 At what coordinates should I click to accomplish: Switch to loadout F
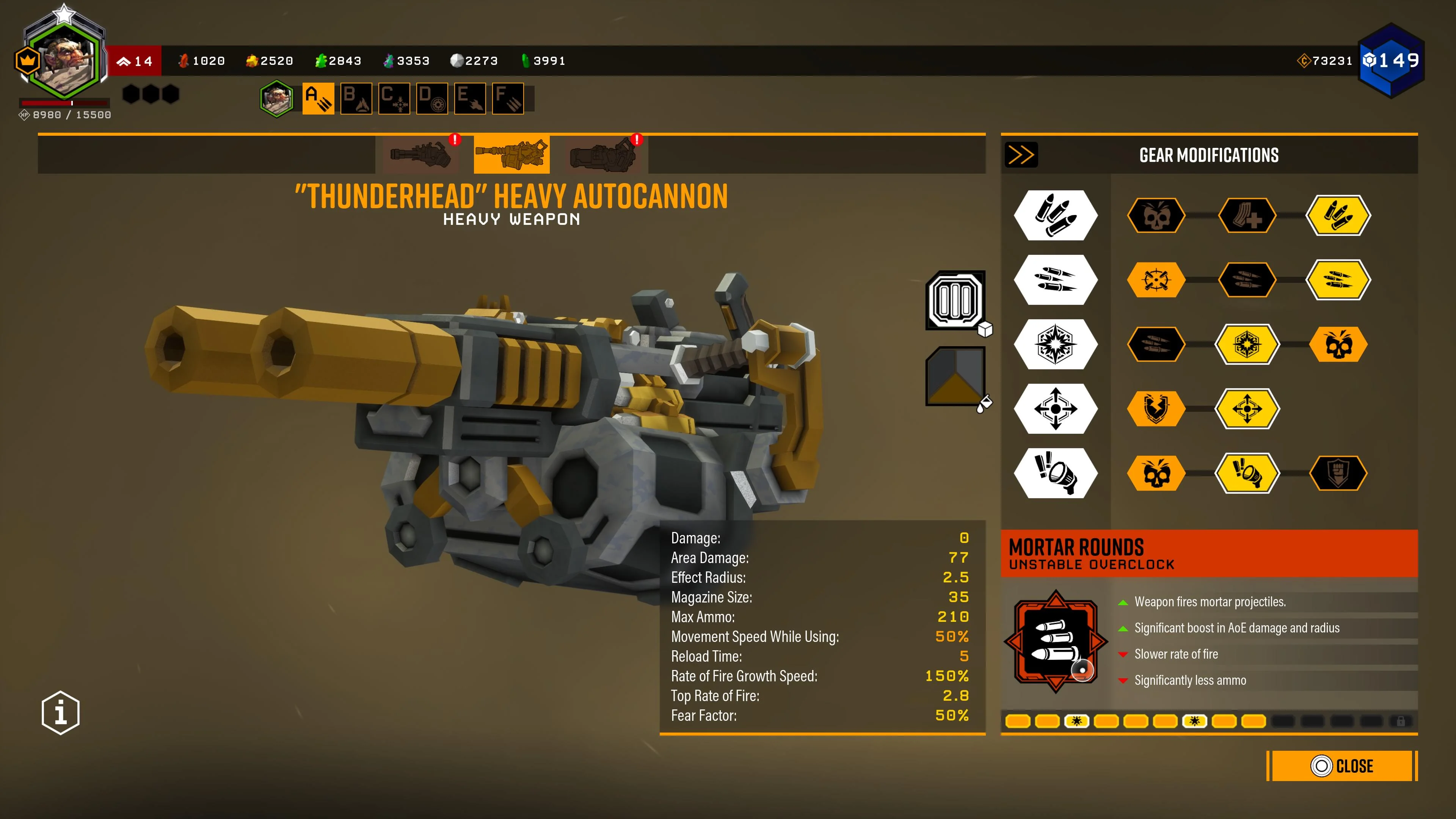[x=508, y=98]
